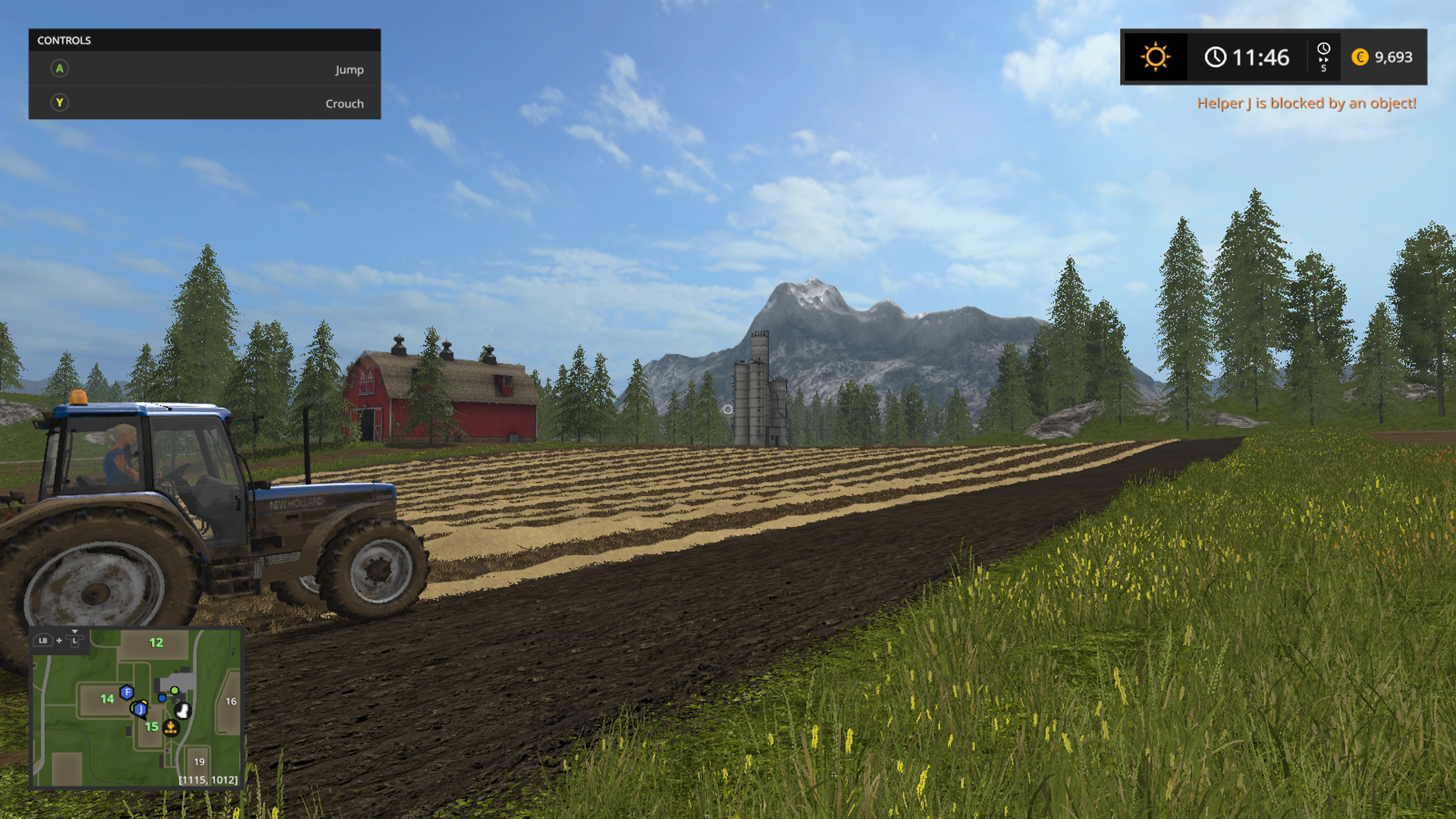Click the white silhouette marker on minimap
The width and height of the screenshot is (1456, 819).
pos(183,711)
